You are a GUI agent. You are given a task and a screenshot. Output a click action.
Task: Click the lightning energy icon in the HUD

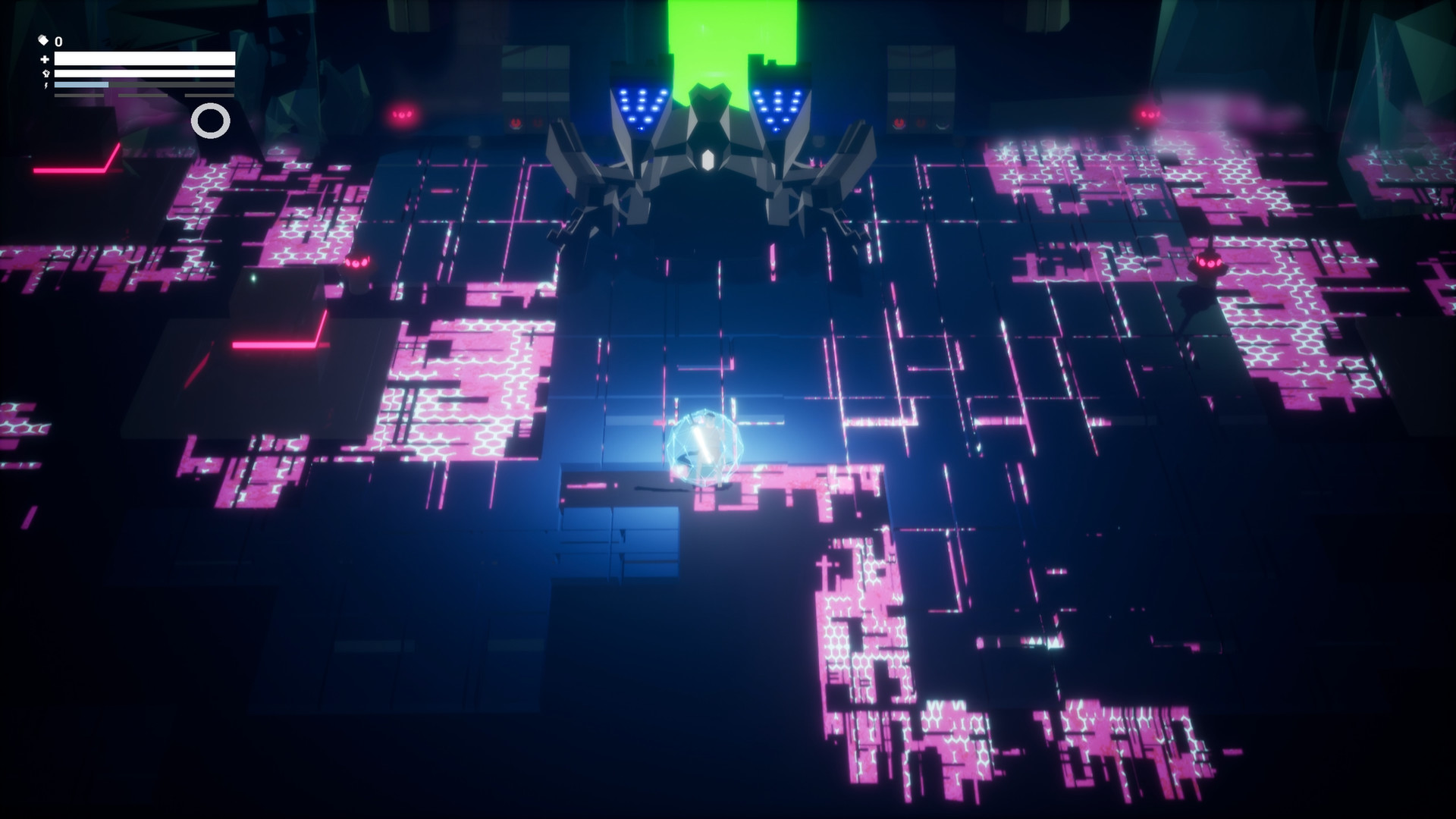(46, 85)
